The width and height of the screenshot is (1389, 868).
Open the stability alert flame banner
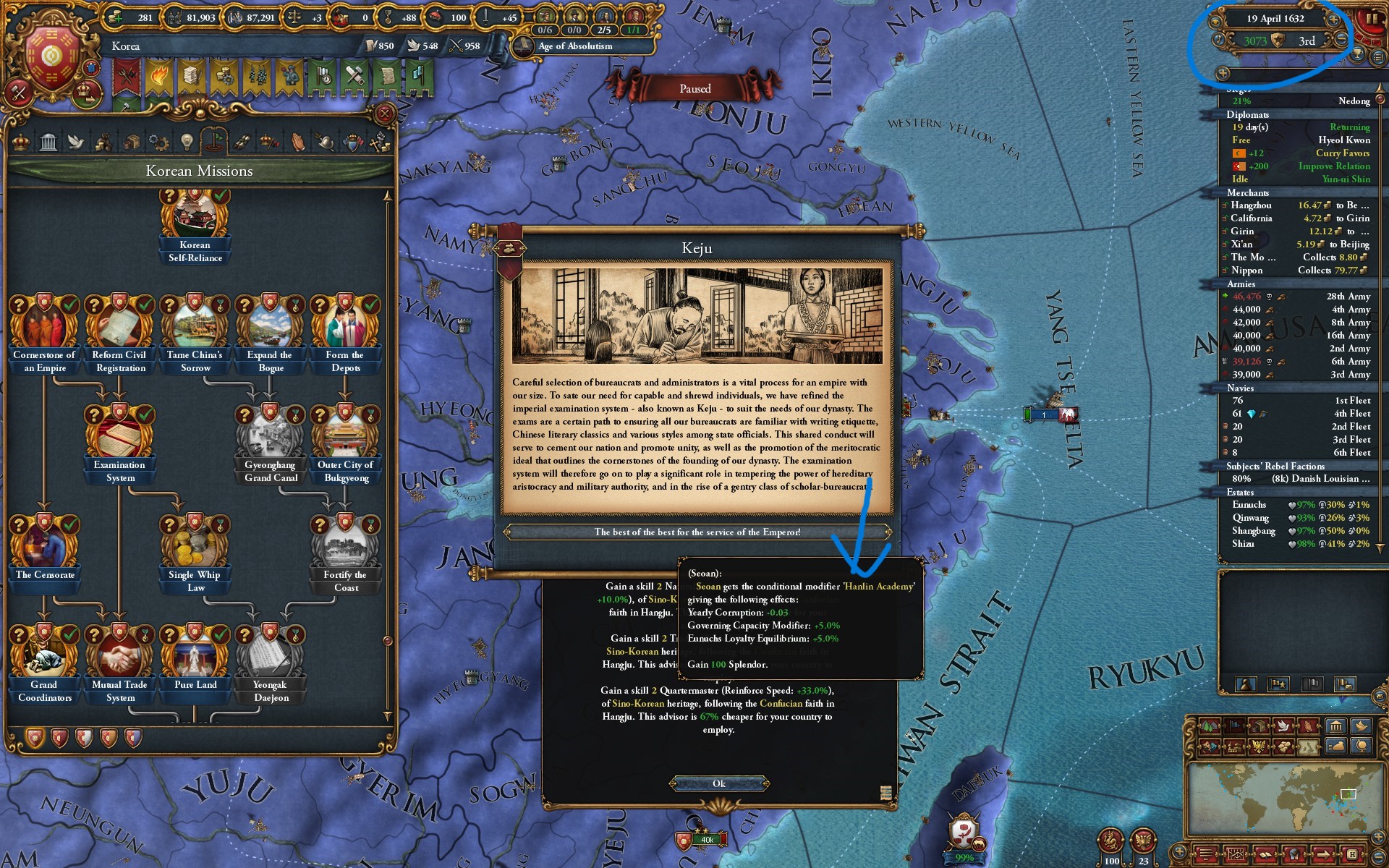coord(159,76)
